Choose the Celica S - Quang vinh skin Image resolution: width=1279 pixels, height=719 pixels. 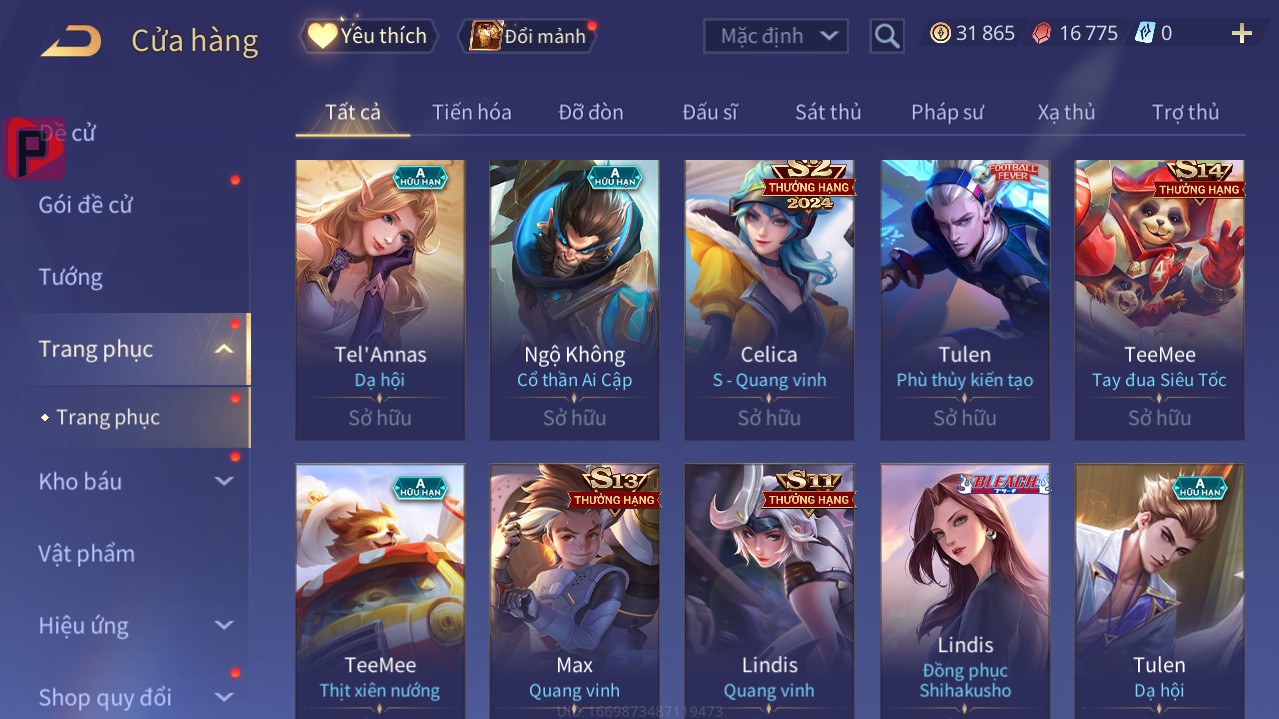coord(769,299)
